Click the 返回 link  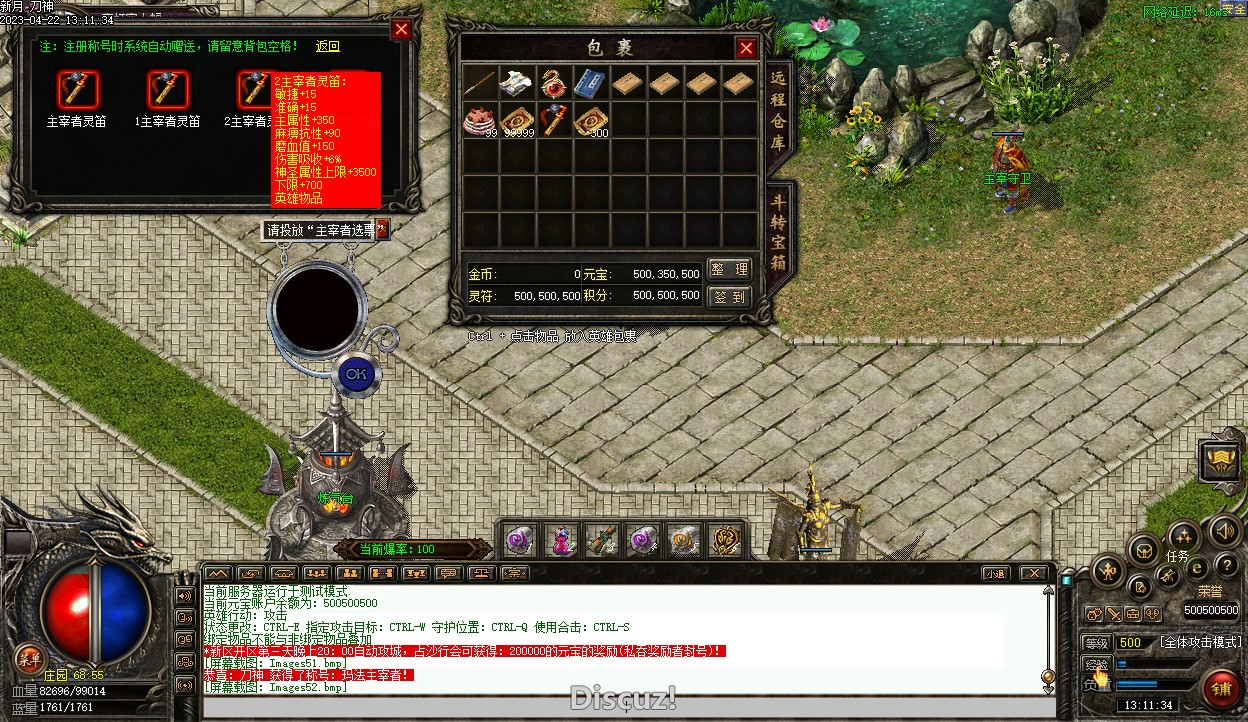[328, 46]
